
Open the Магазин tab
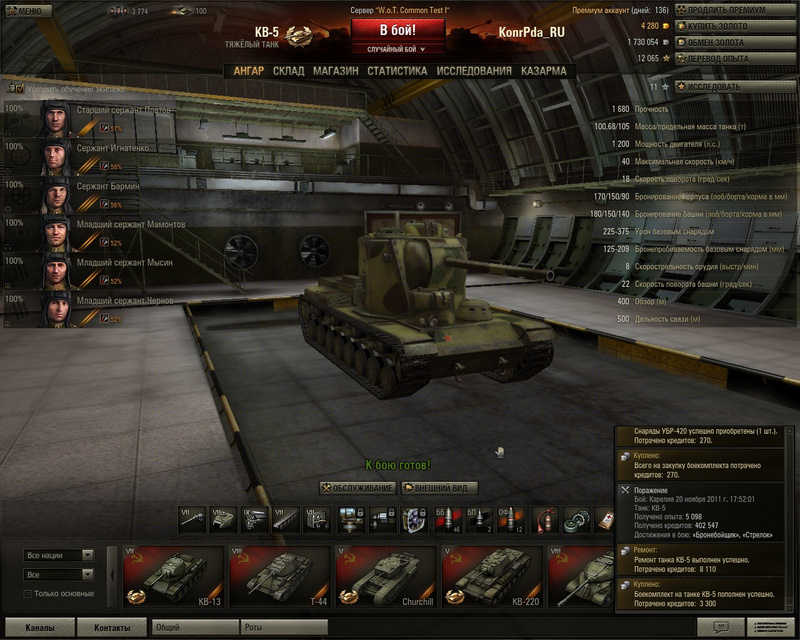(x=335, y=72)
